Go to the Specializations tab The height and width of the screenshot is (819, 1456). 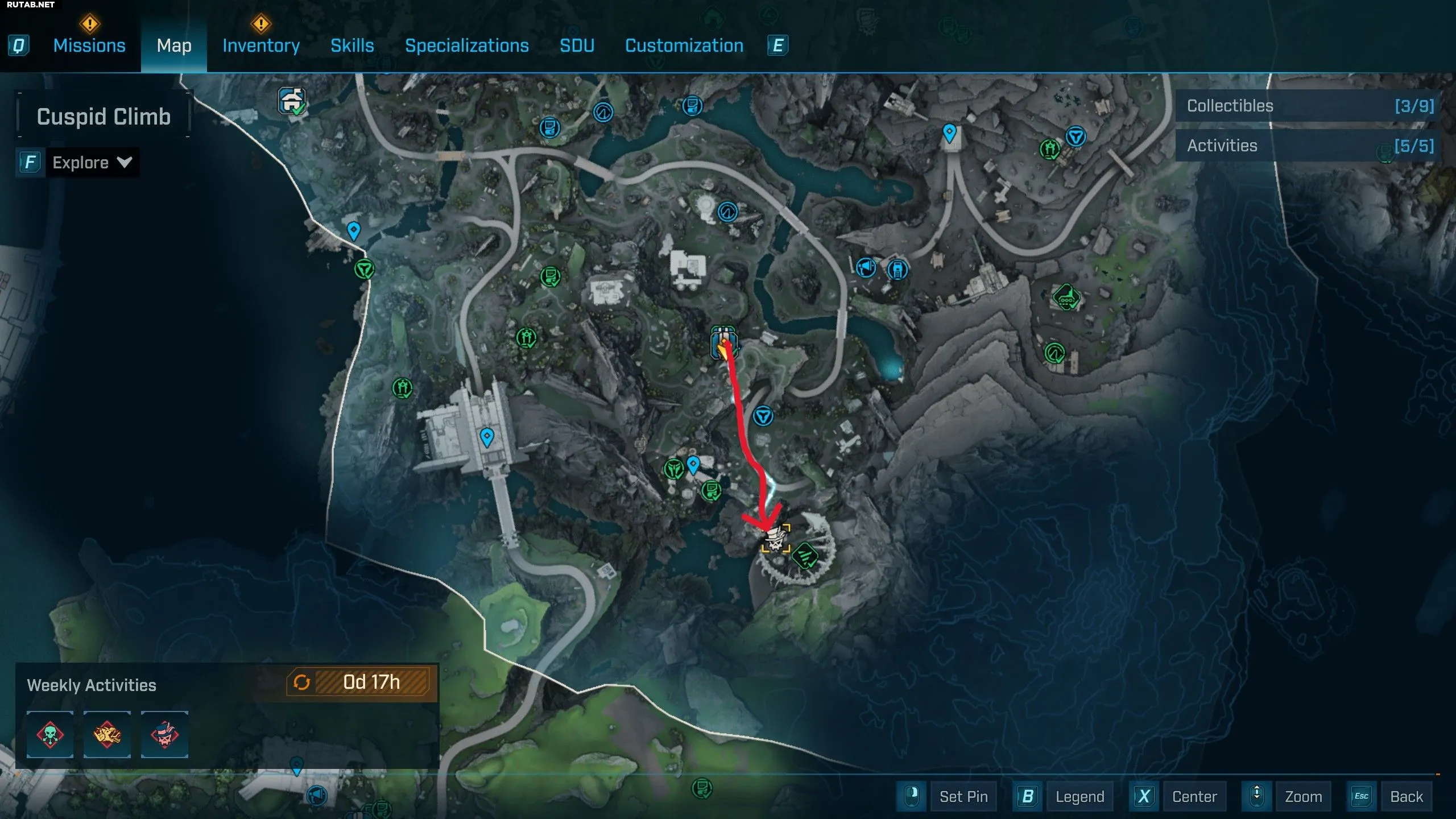point(466,45)
